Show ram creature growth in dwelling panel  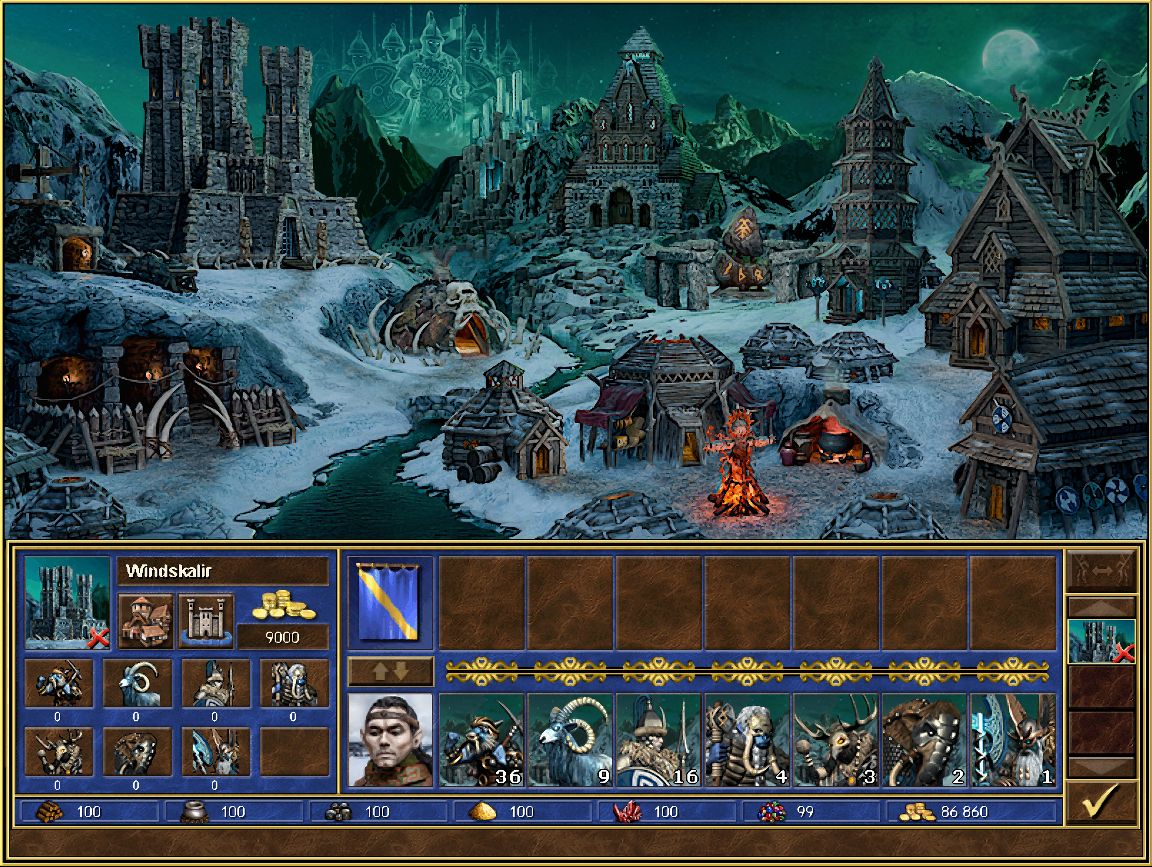(137, 684)
